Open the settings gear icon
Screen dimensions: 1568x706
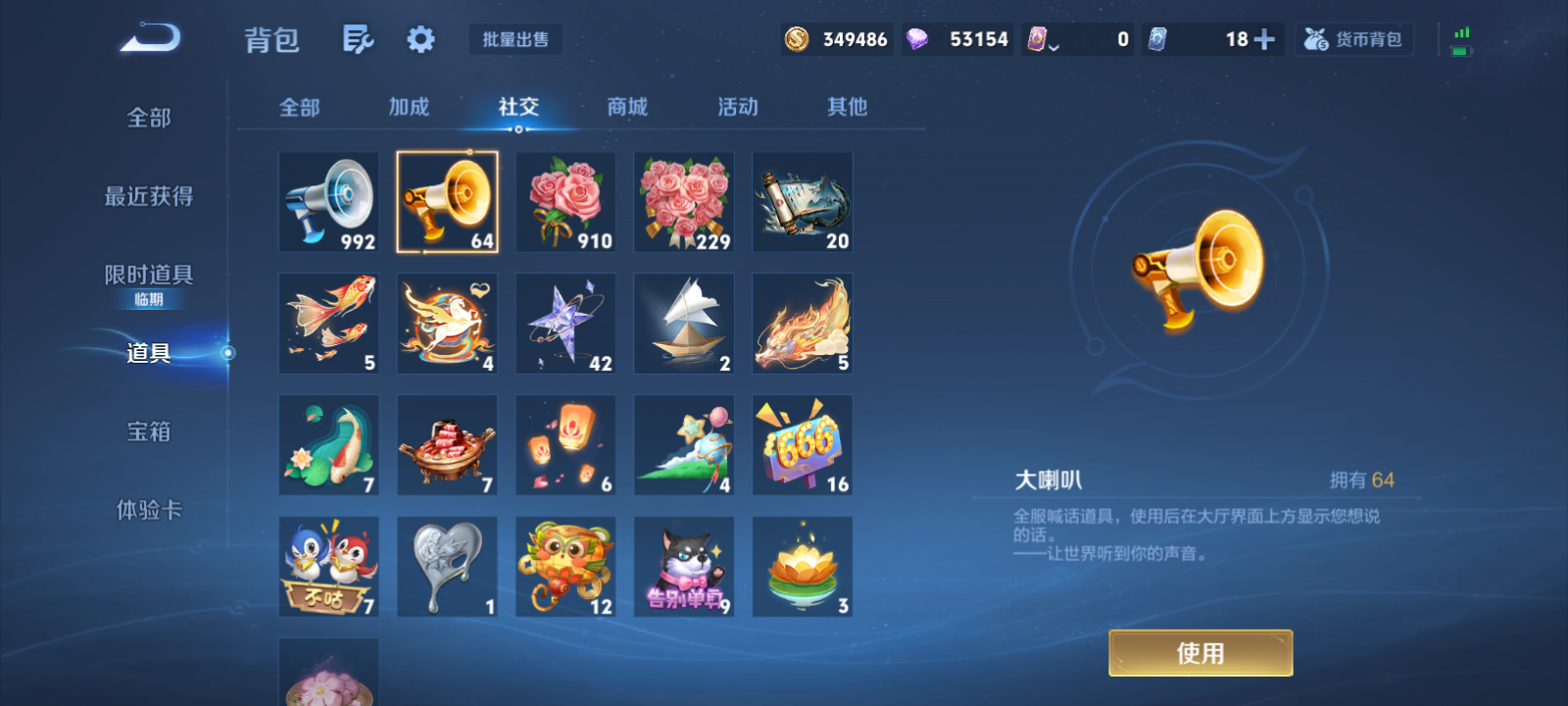(419, 38)
